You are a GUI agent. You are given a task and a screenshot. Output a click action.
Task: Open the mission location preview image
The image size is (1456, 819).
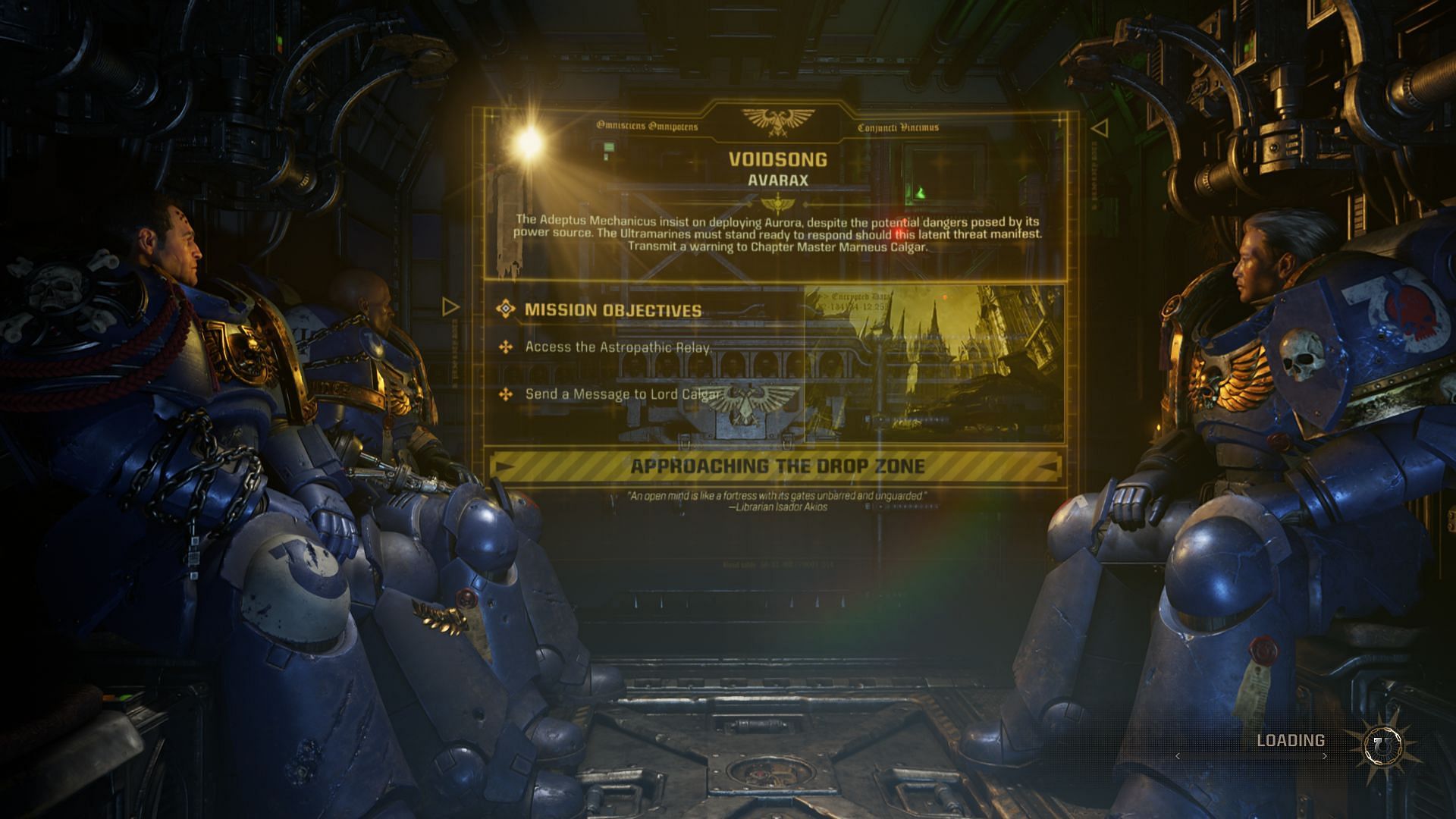933,364
